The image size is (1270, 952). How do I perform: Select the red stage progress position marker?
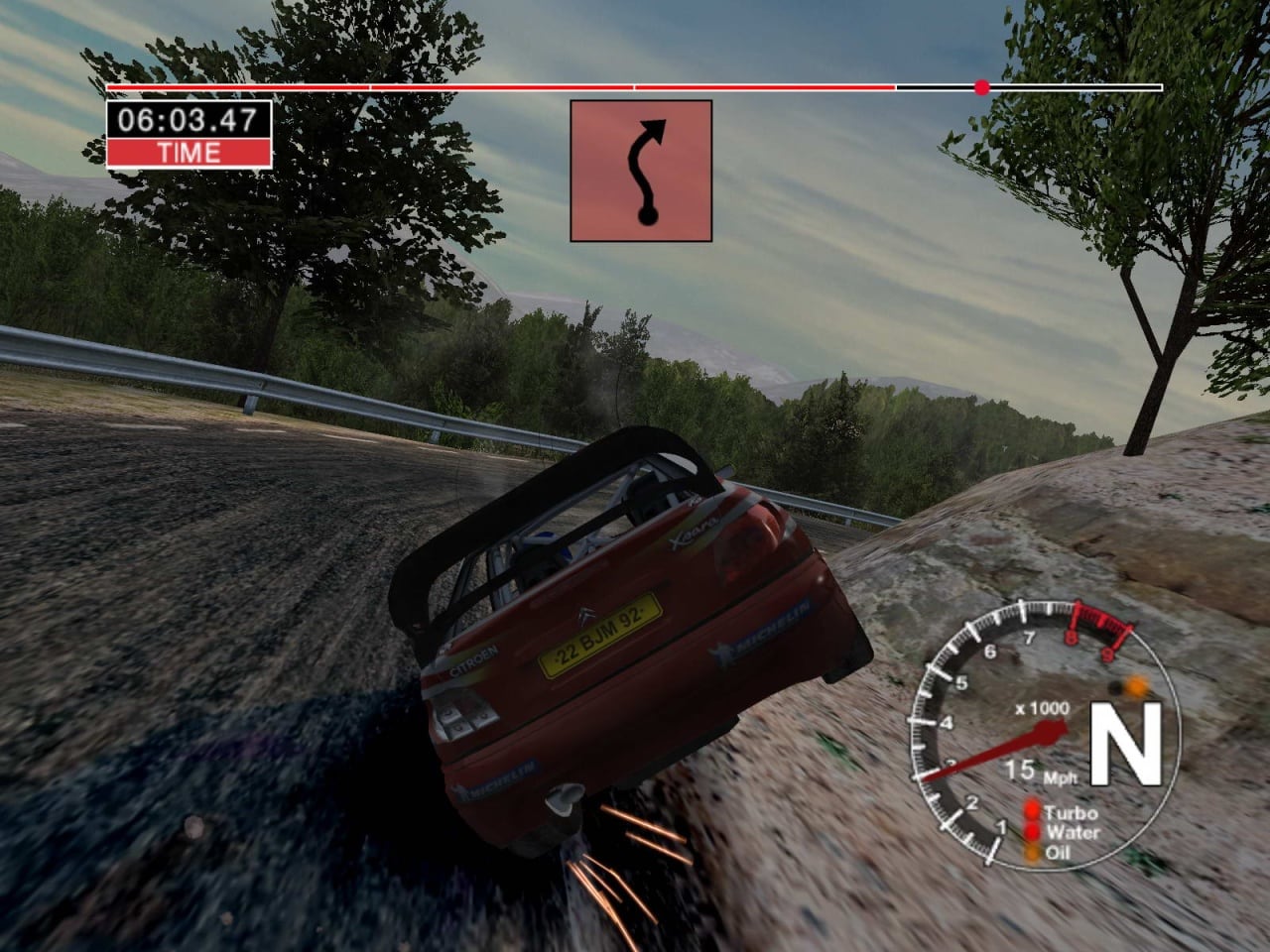[982, 87]
